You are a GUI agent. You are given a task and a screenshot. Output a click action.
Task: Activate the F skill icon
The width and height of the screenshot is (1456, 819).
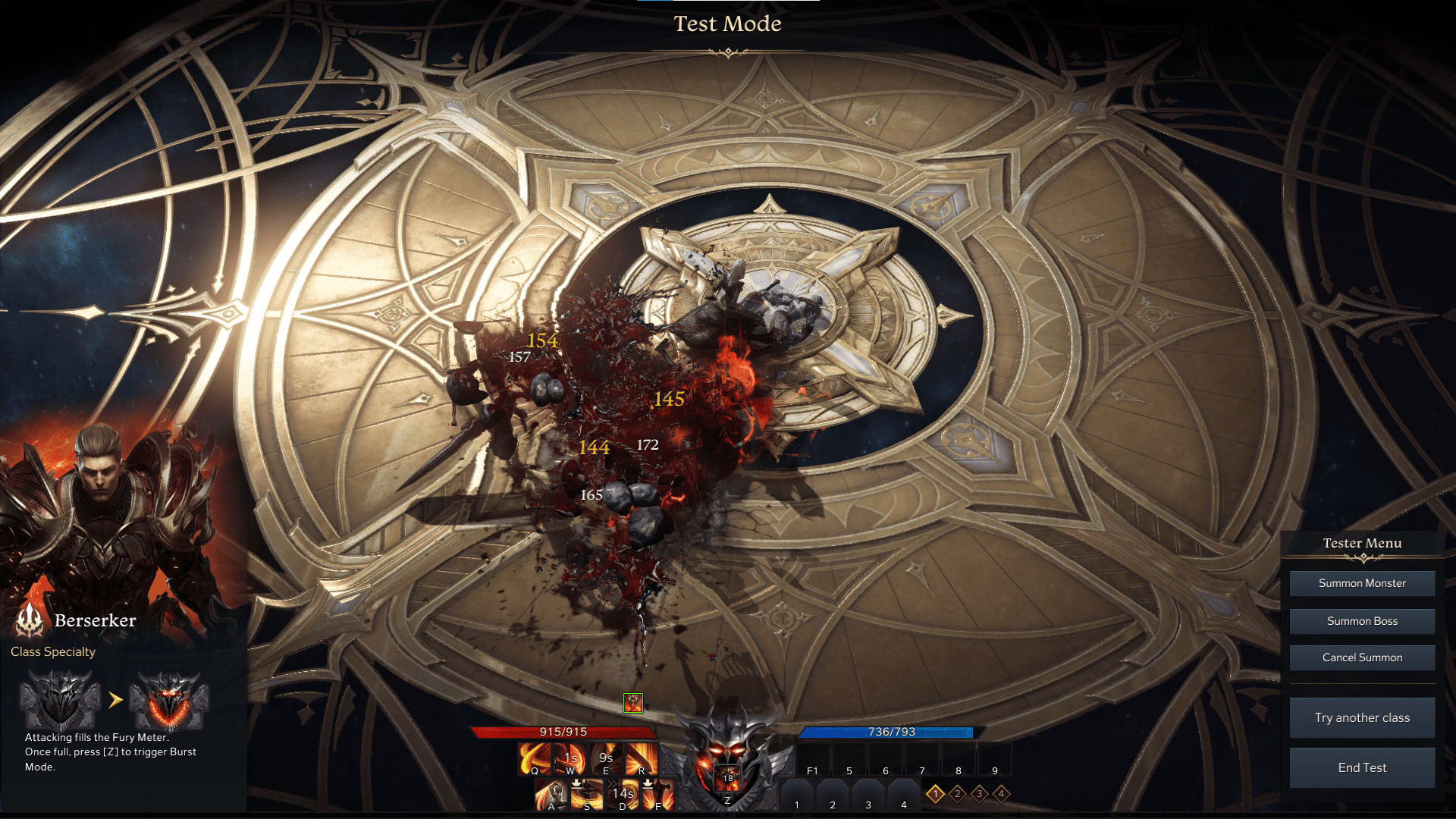point(657,795)
